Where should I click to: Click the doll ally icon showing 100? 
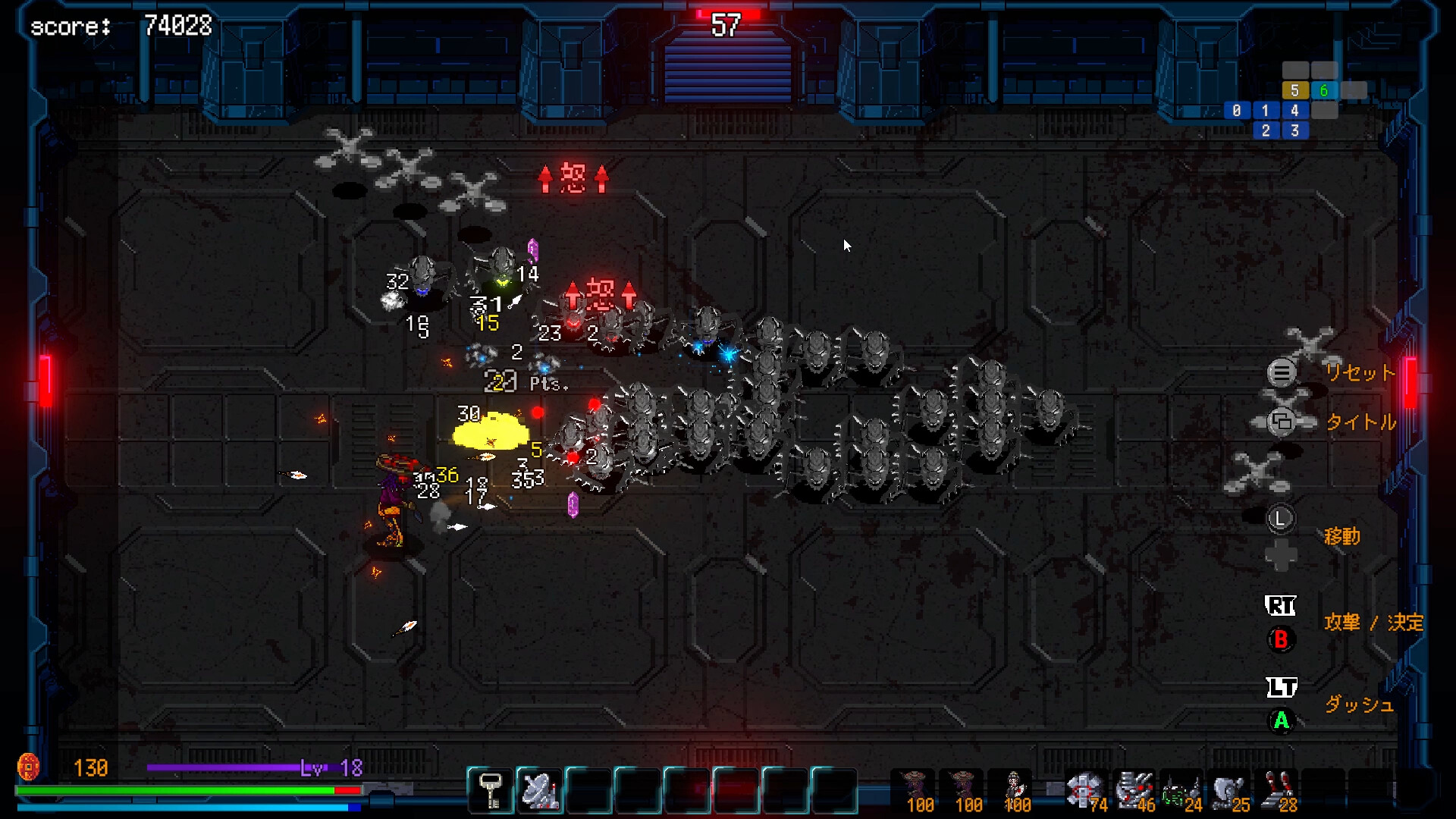click(1014, 790)
